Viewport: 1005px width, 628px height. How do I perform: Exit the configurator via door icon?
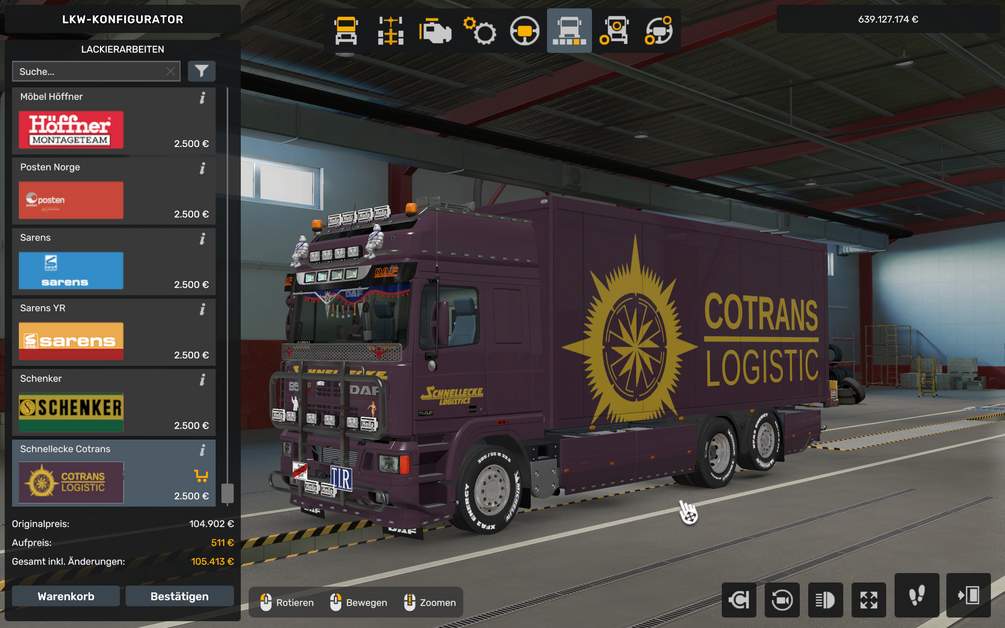coord(968,596)
